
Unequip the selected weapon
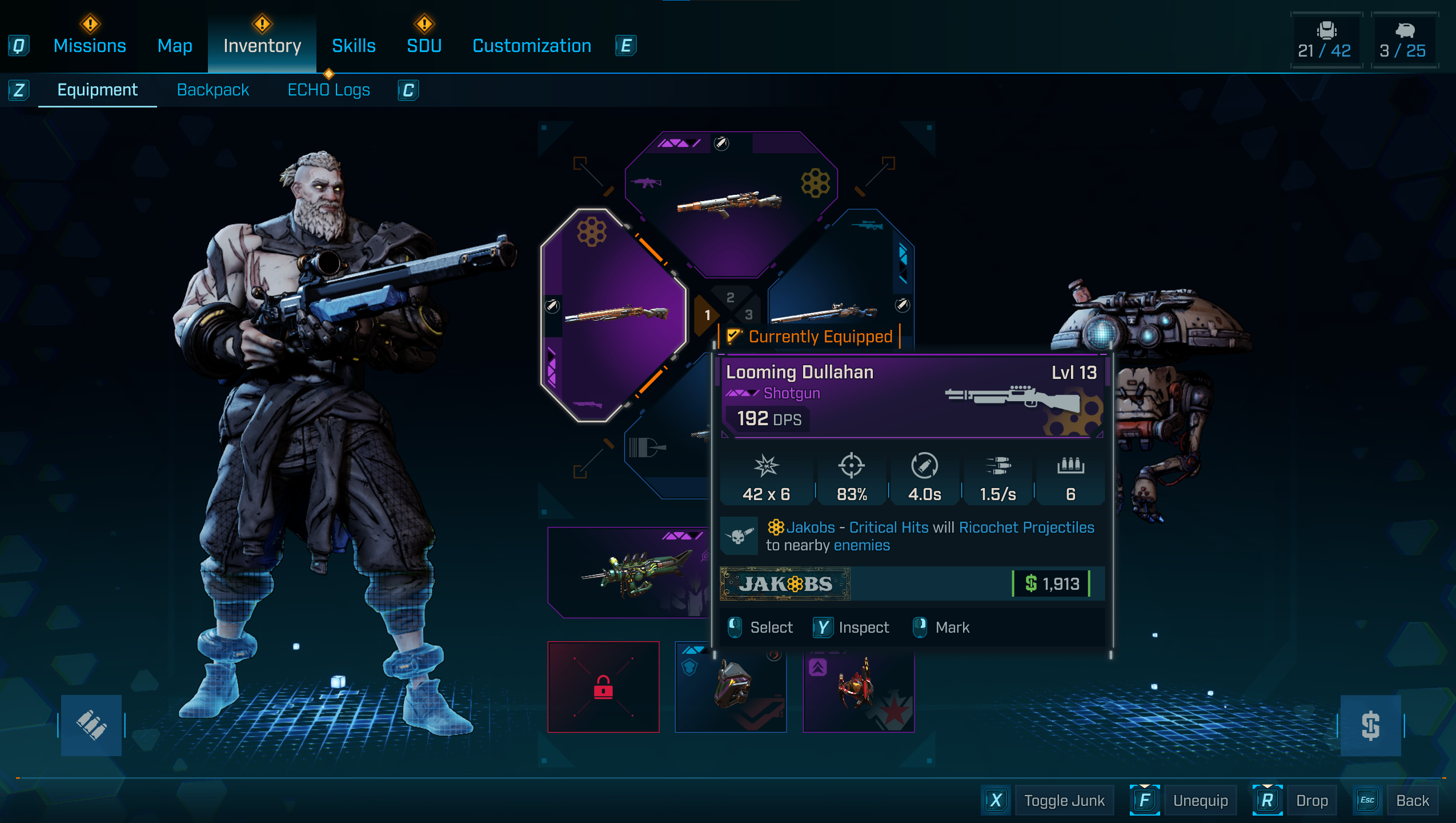coord(1200,800)
